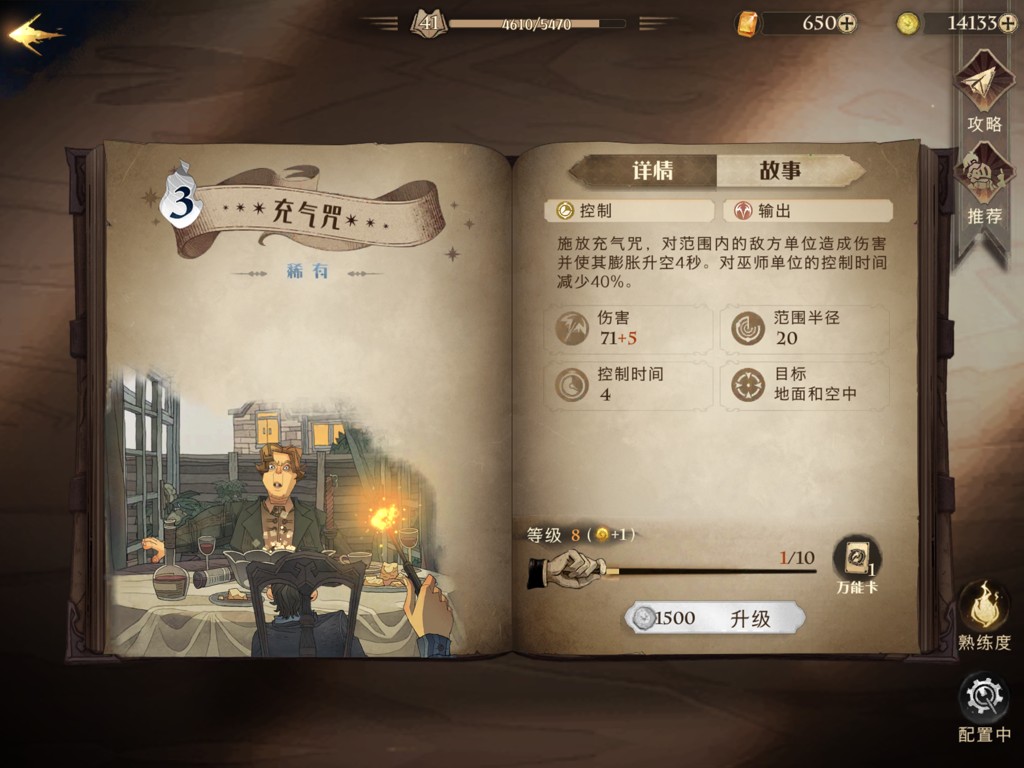This screenshot has height=768, width=1024.
Task: Open the 攻略 guide
Action: 984,92
